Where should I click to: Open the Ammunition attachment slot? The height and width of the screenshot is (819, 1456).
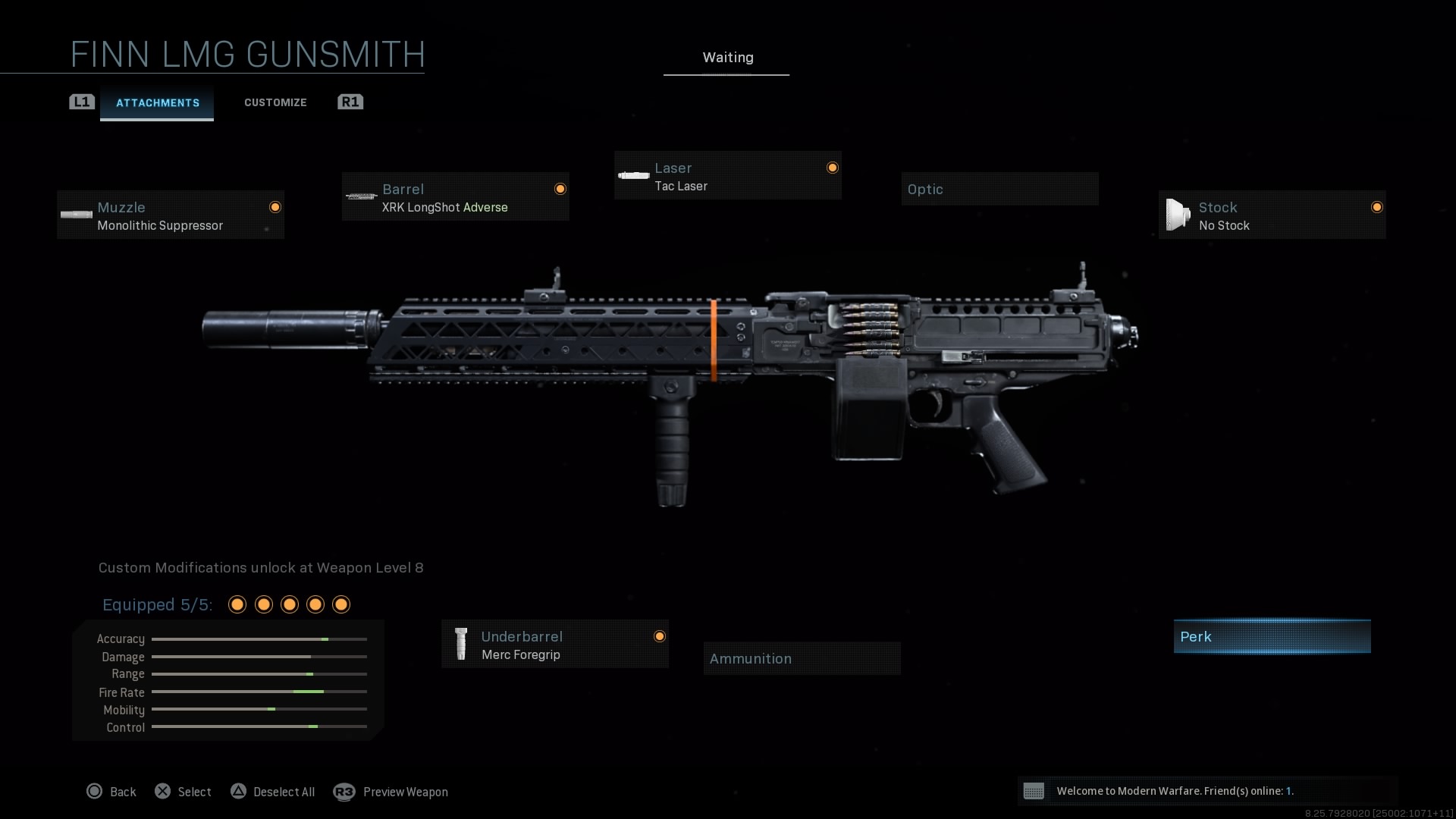802,657
